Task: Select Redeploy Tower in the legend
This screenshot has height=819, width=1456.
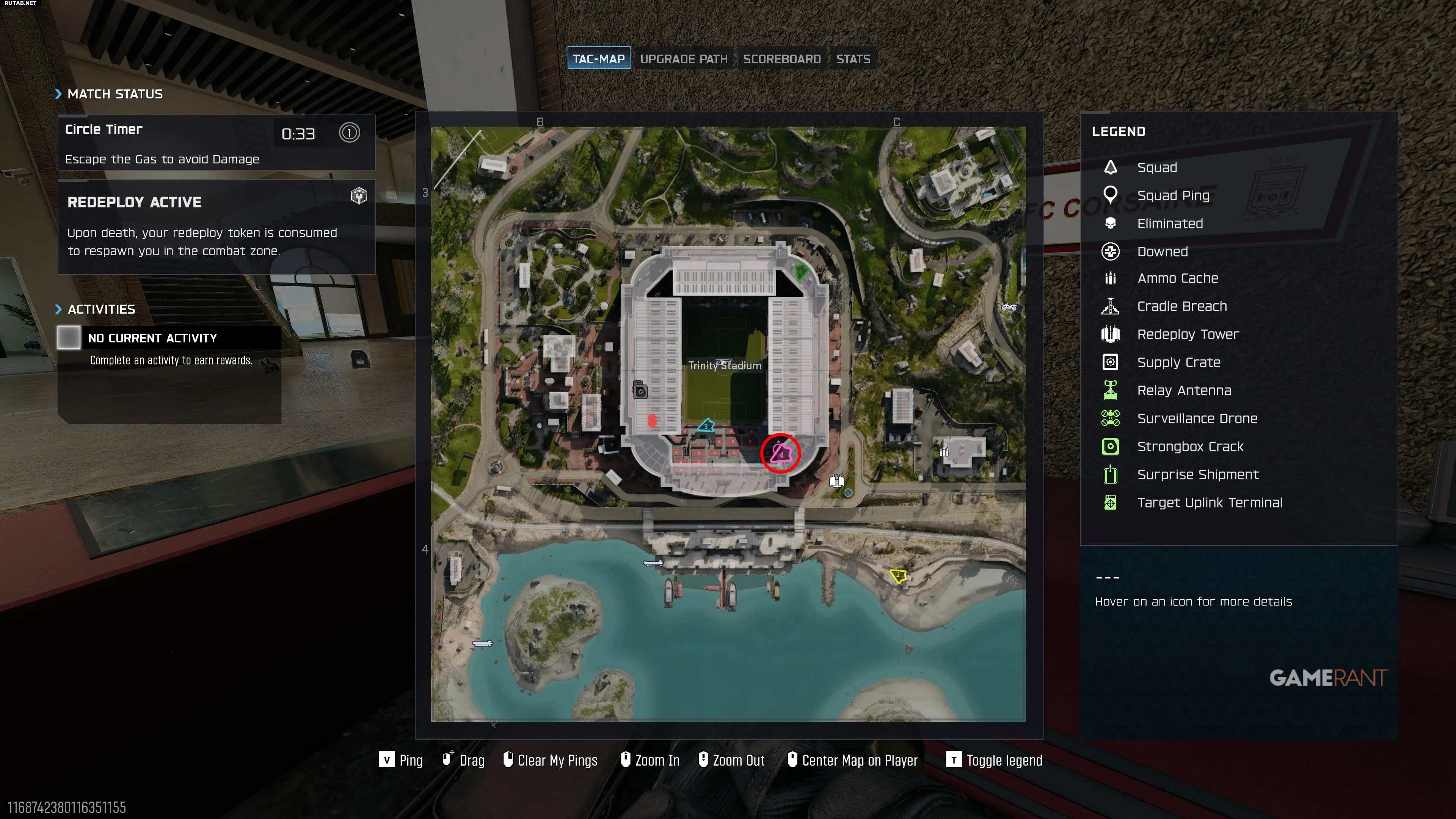Action: click(1188, 334)
